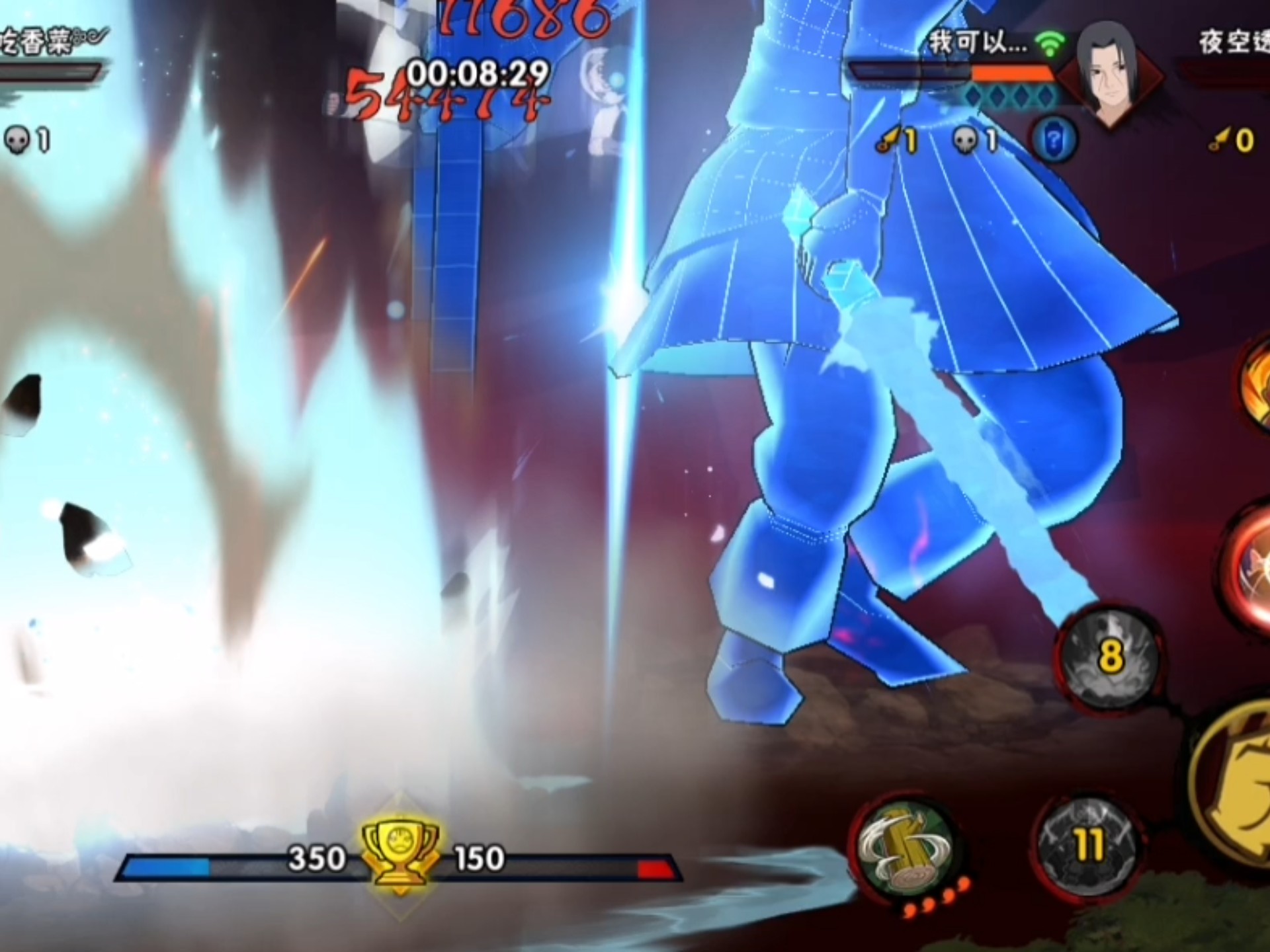Open the blue question mark icon
Viewport: 1270px width, 952px height.
pyautogui.click(x=1054, y=139)
